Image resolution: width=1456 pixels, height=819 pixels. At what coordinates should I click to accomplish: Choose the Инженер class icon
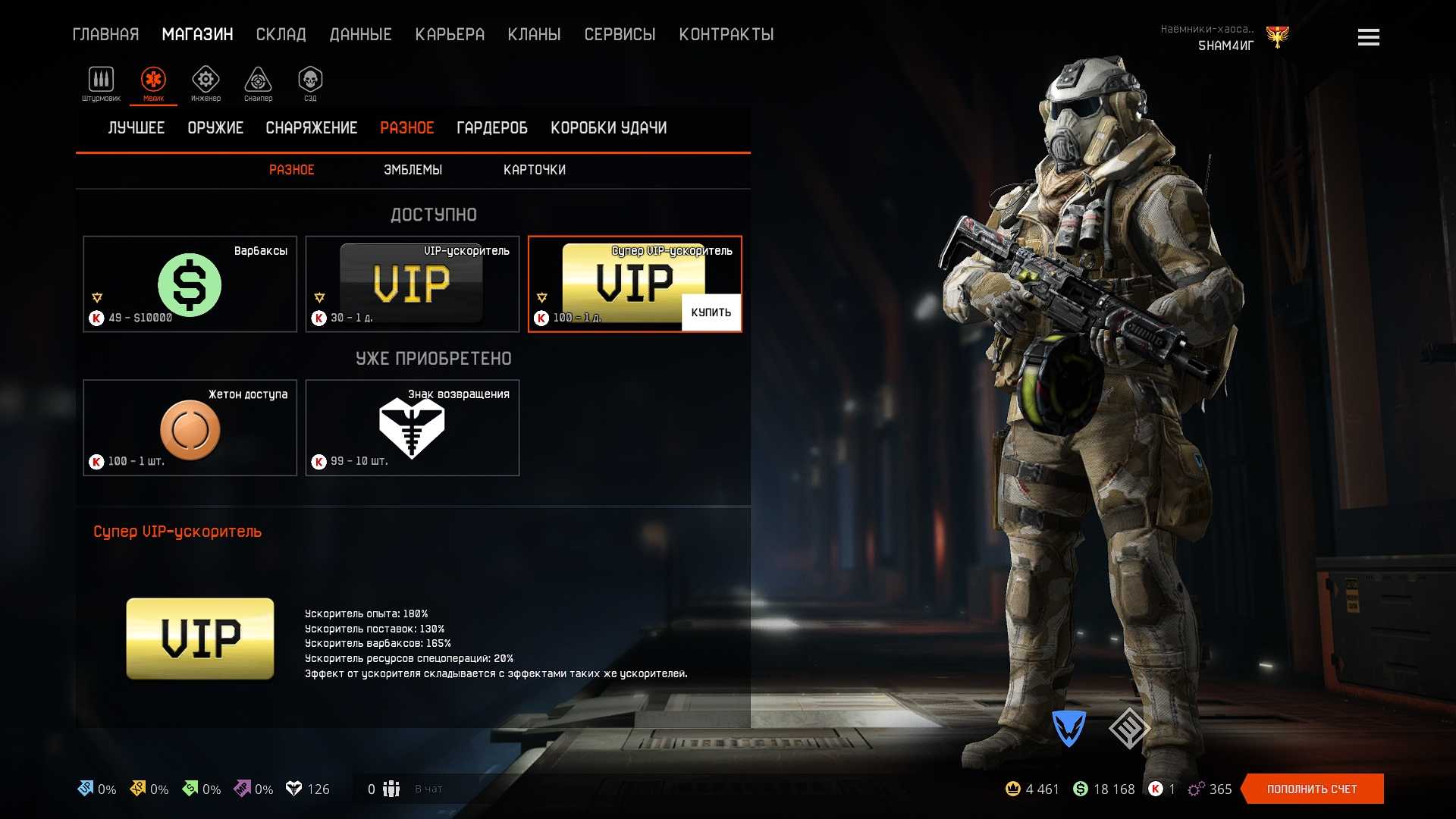tap(206, 80)
